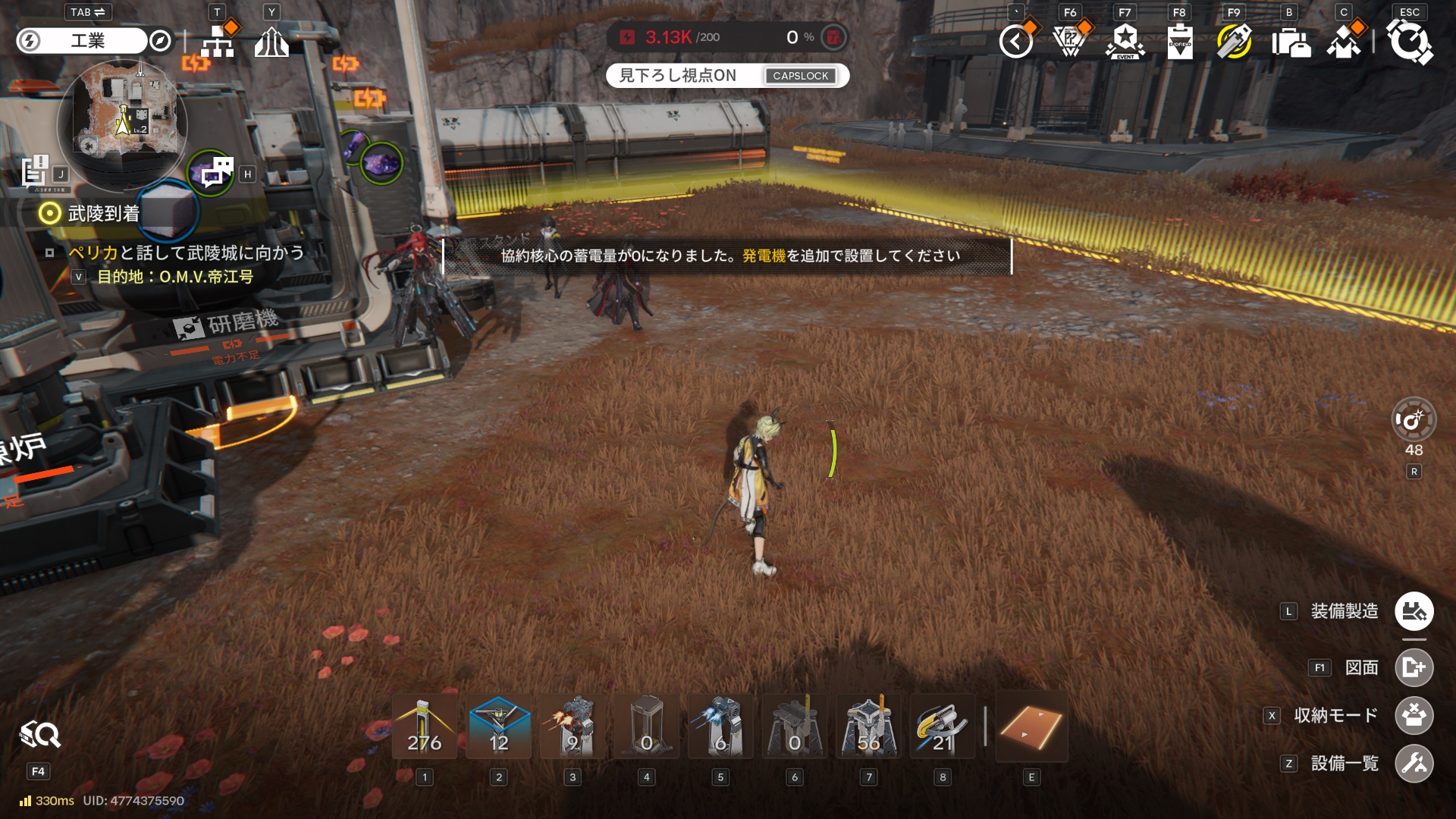Select the hotbar slot holding 56 items
Image resolution: width=1456 pixels, height=819 pixels.
868,727
